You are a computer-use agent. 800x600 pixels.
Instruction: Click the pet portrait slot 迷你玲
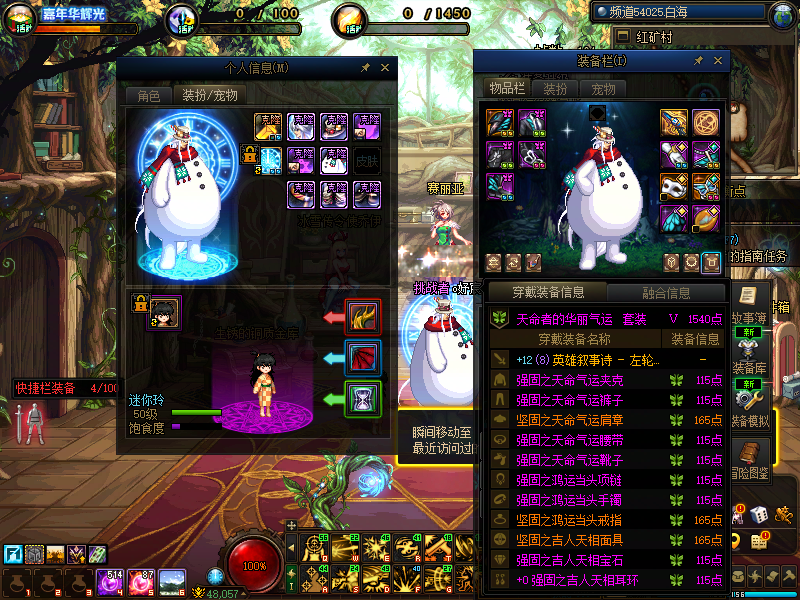coord(164,312)
